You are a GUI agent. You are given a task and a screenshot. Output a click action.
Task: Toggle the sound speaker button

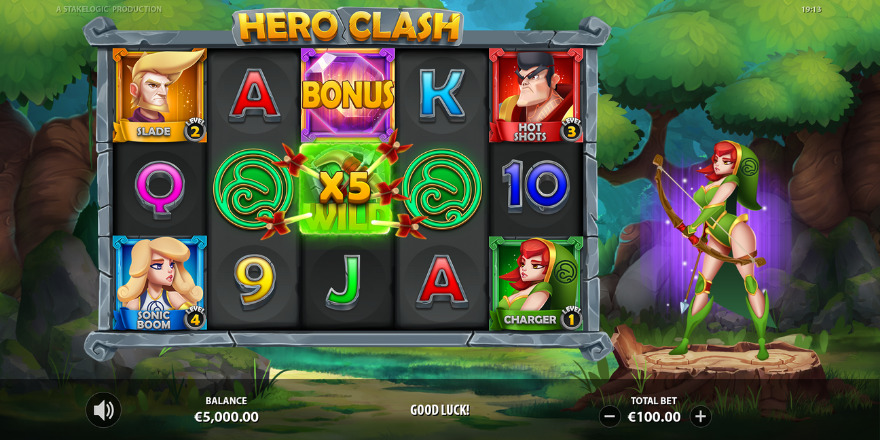[x=102, y=410]
